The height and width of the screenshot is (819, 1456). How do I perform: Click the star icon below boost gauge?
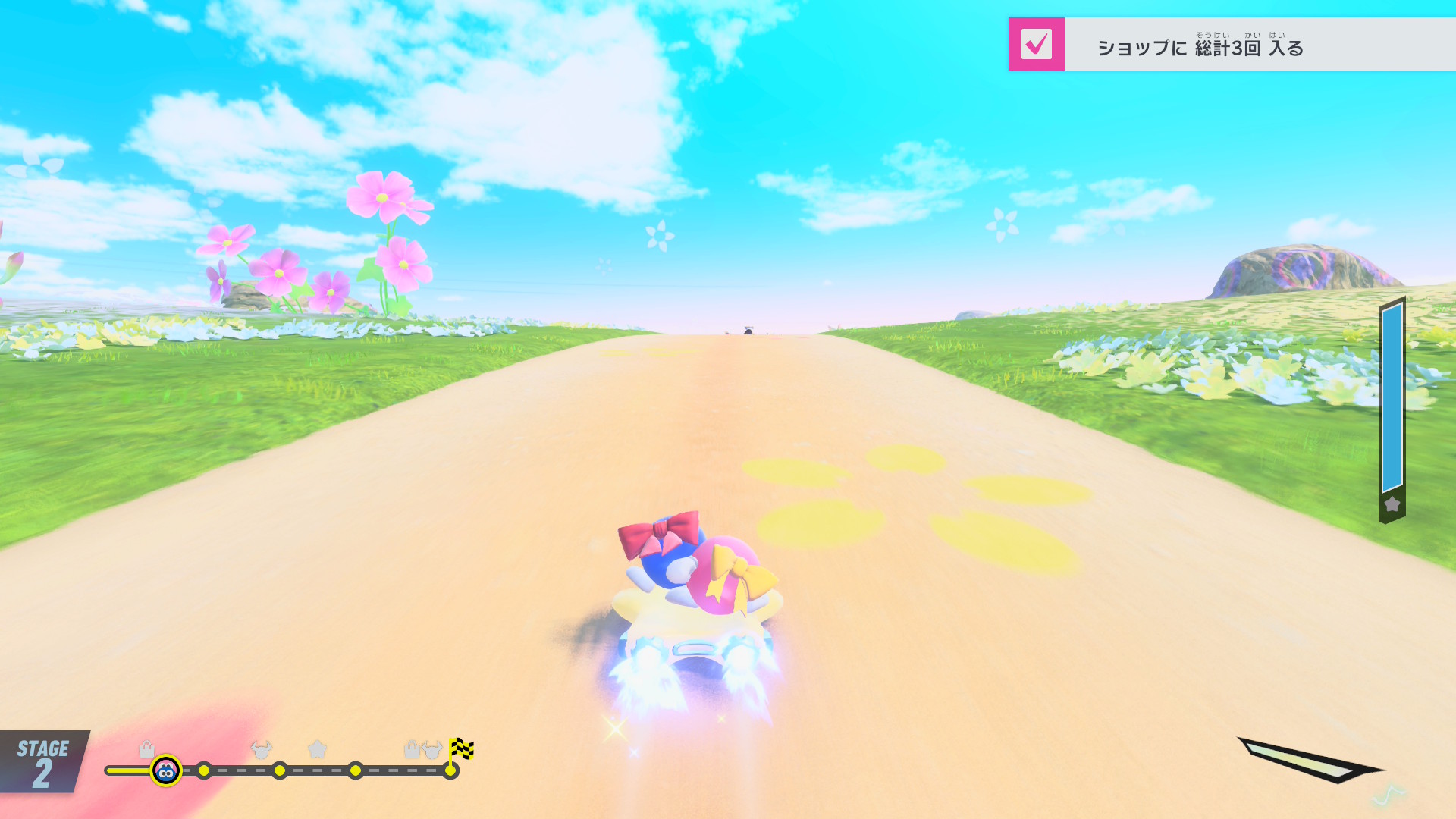(1392, 504)
